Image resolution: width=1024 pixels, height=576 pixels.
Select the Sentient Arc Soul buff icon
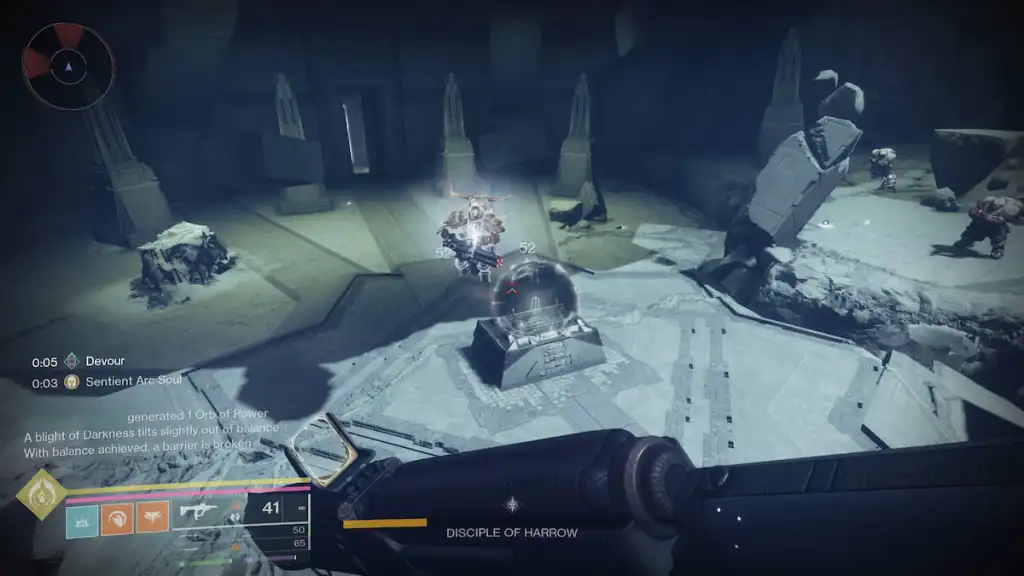coord(71,382)
